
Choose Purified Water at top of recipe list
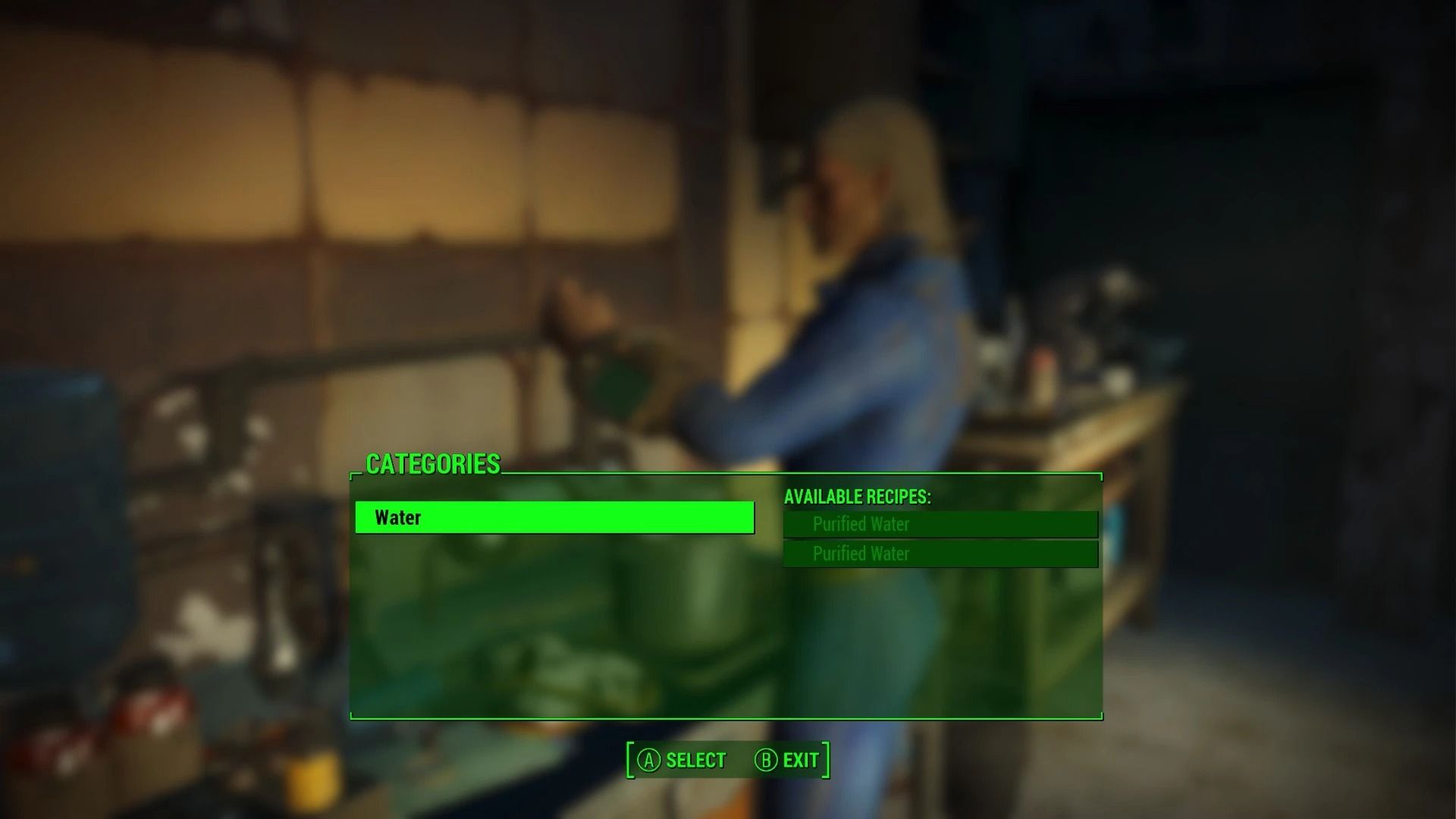coord(939,523)
